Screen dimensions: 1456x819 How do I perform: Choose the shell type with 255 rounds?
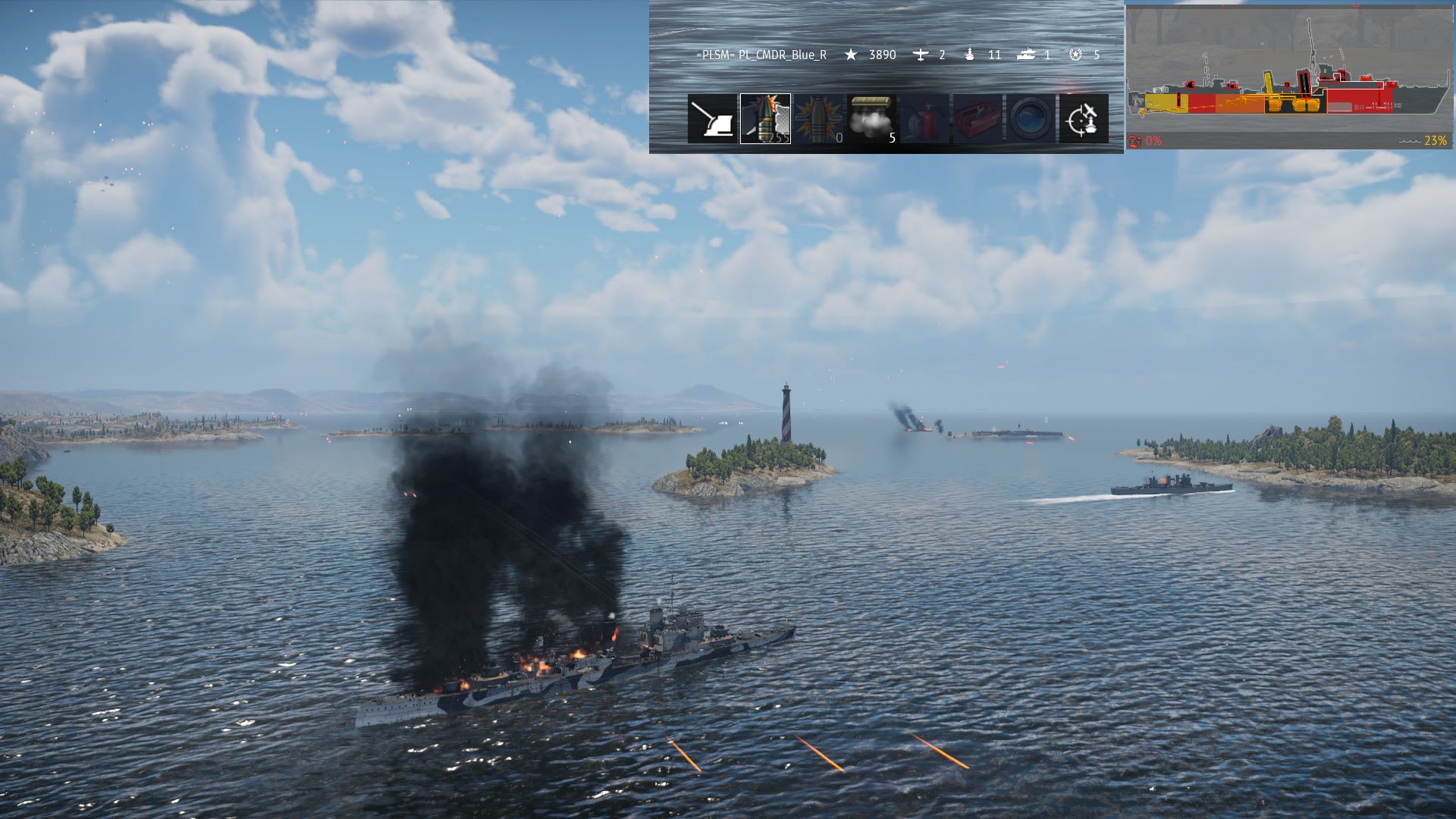click(765, 119)
